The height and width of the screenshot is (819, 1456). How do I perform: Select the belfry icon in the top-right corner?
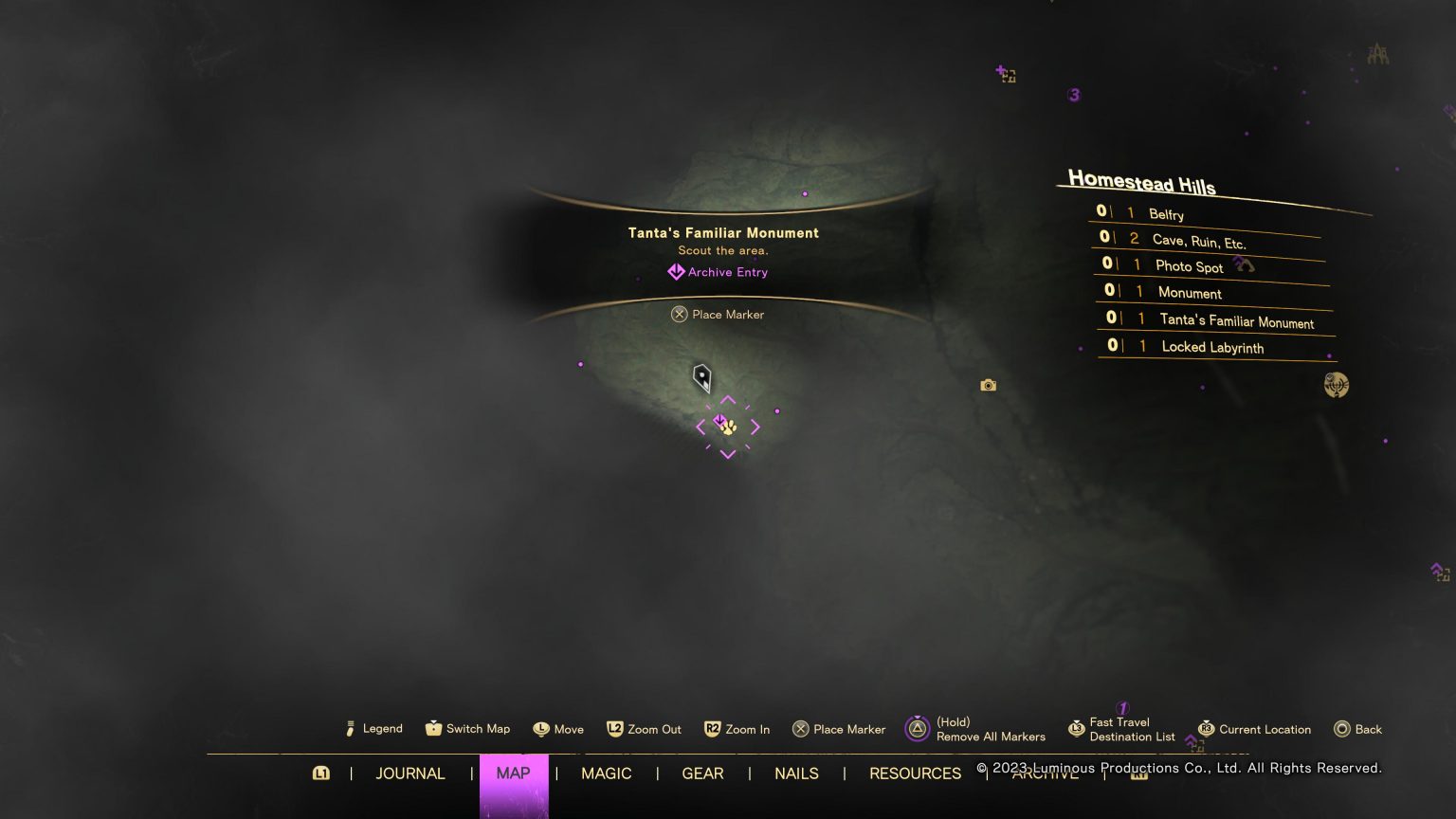coord(1378,52)
